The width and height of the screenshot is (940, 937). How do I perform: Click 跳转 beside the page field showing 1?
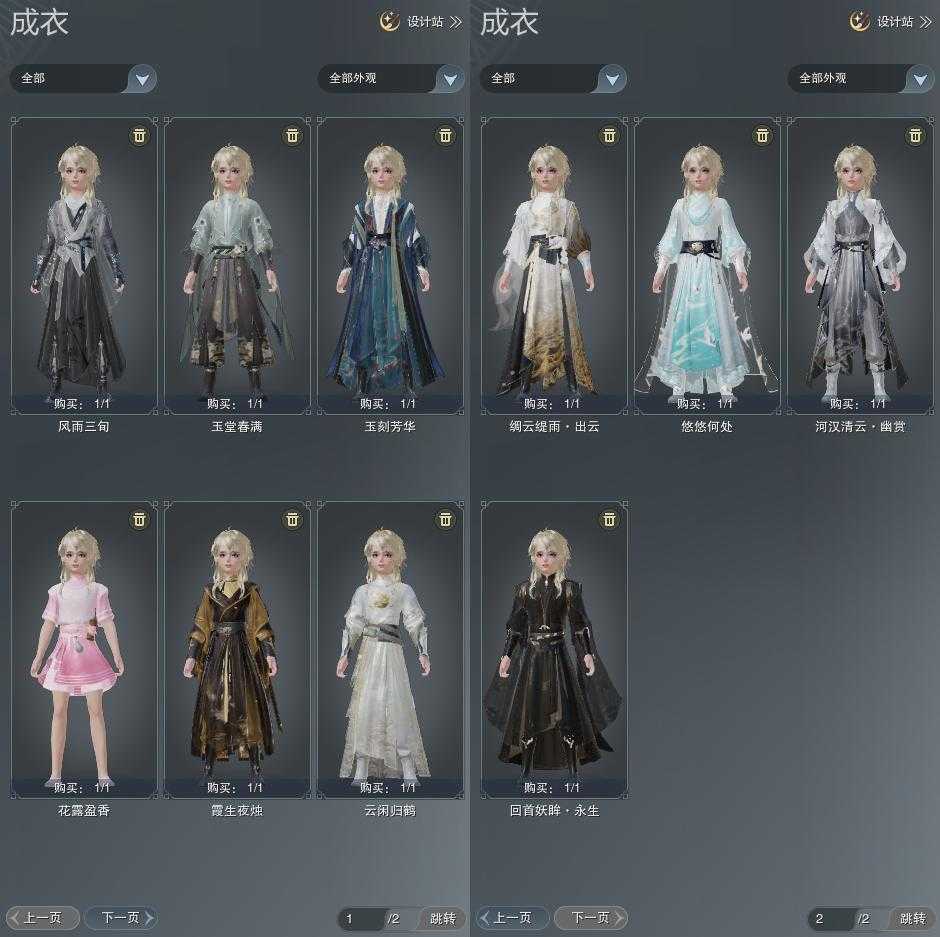[442, 918]
